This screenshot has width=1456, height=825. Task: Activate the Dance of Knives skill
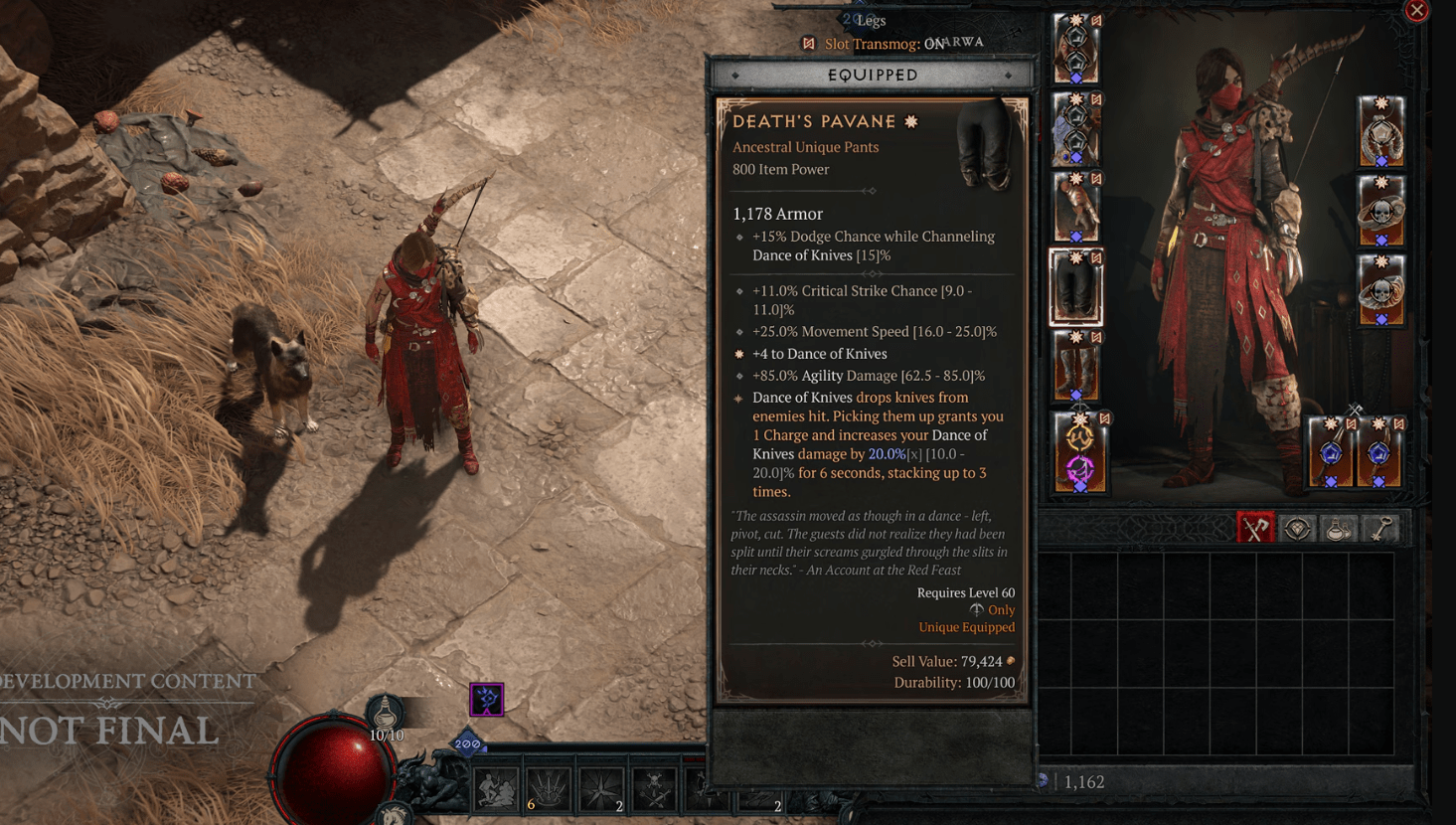(x=549, y=789)
